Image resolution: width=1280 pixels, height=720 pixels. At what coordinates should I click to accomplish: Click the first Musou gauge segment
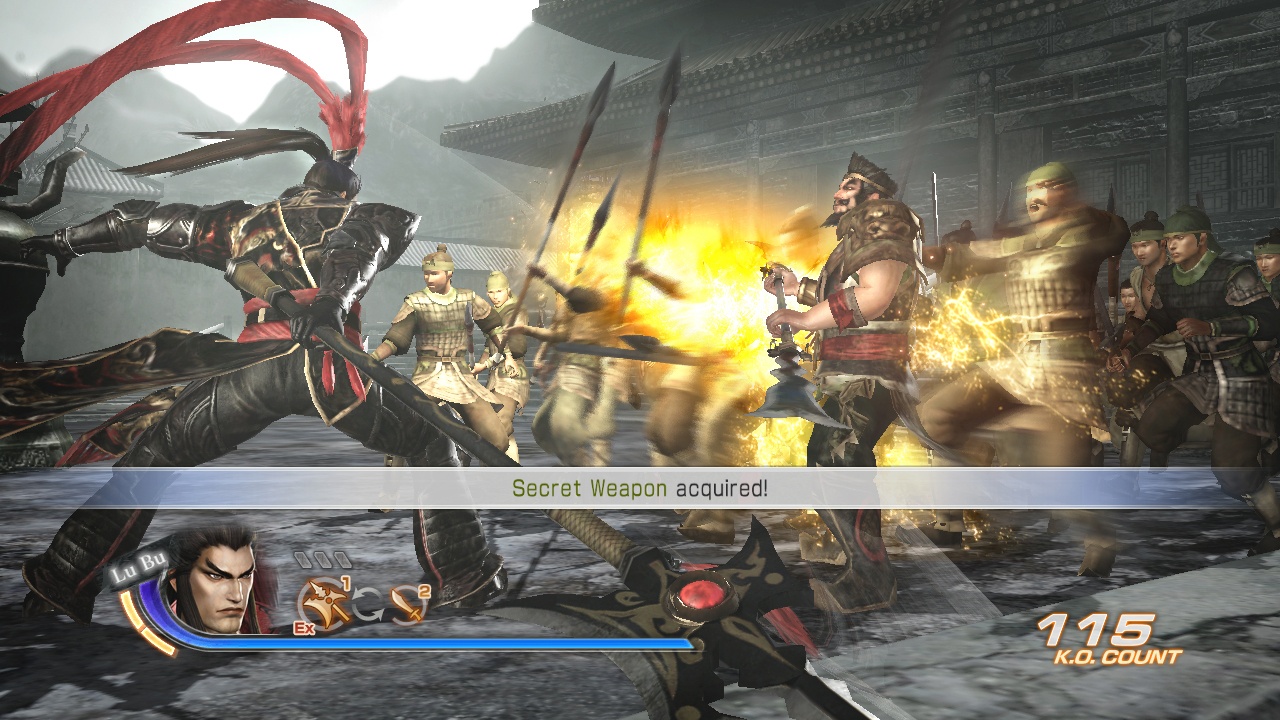304,558
